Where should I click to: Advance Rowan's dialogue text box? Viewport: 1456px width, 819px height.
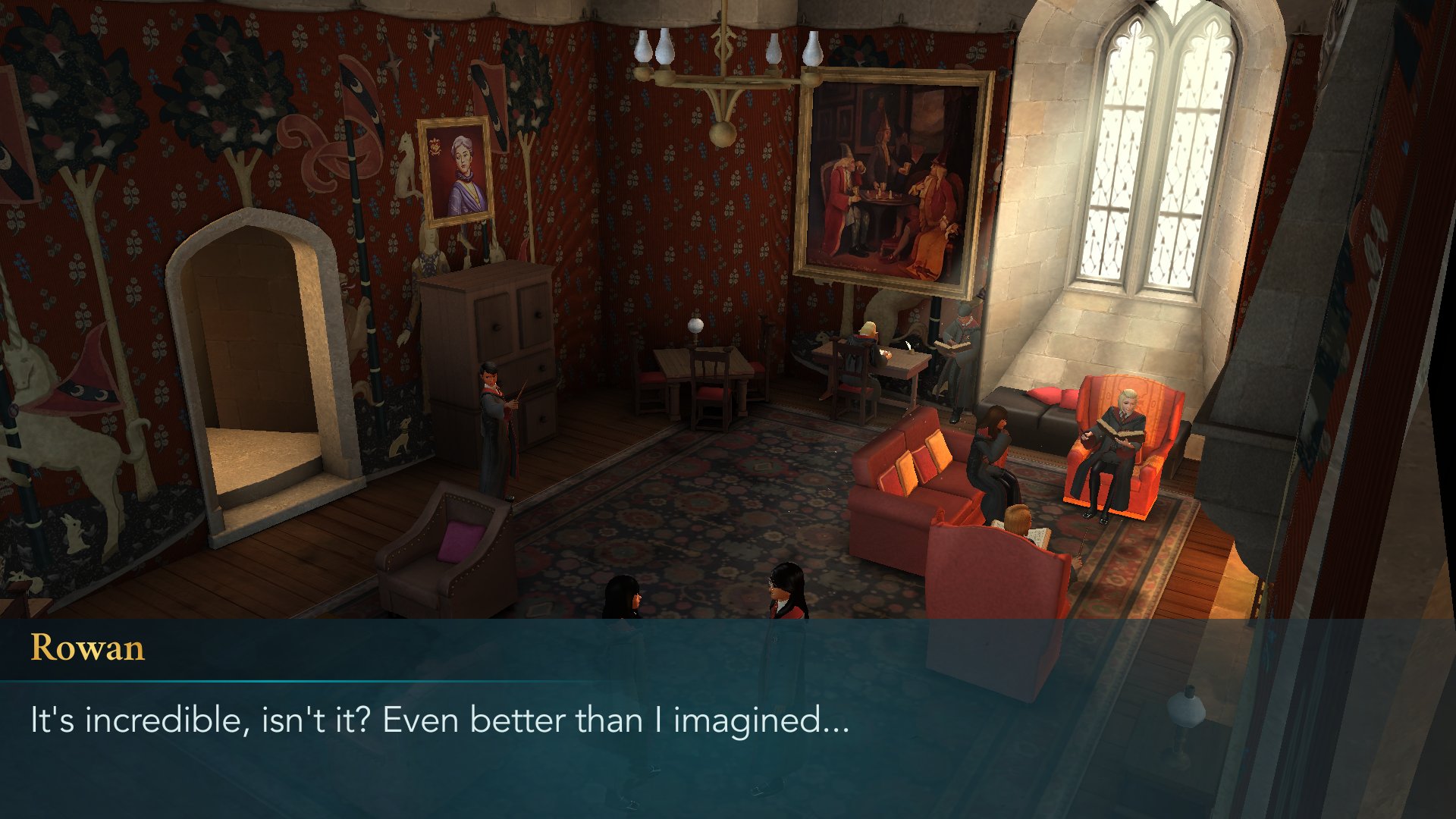(x=728, y=719)
